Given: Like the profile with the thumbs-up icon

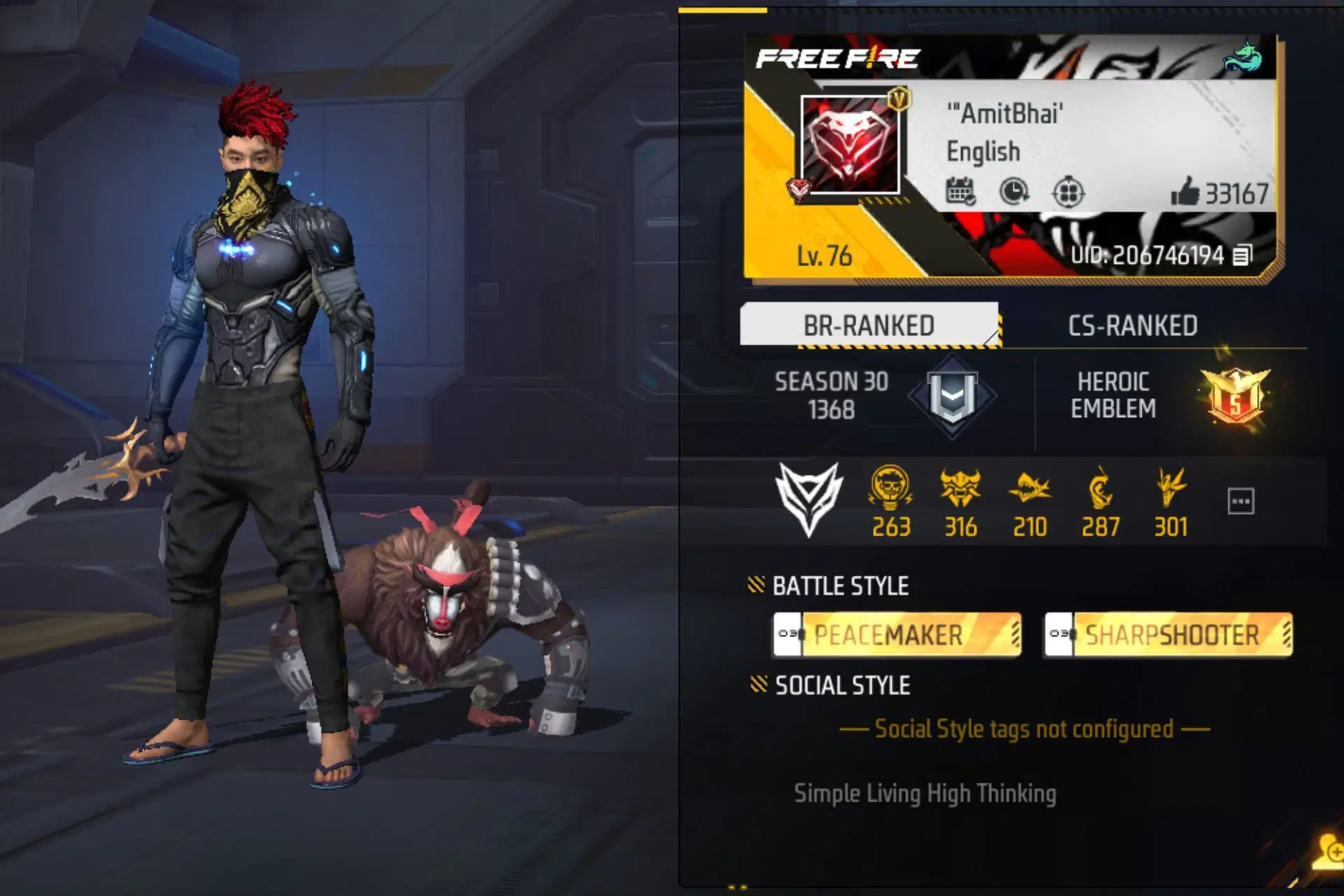Looking at the screenshot, I should (x=1185, y=192).
